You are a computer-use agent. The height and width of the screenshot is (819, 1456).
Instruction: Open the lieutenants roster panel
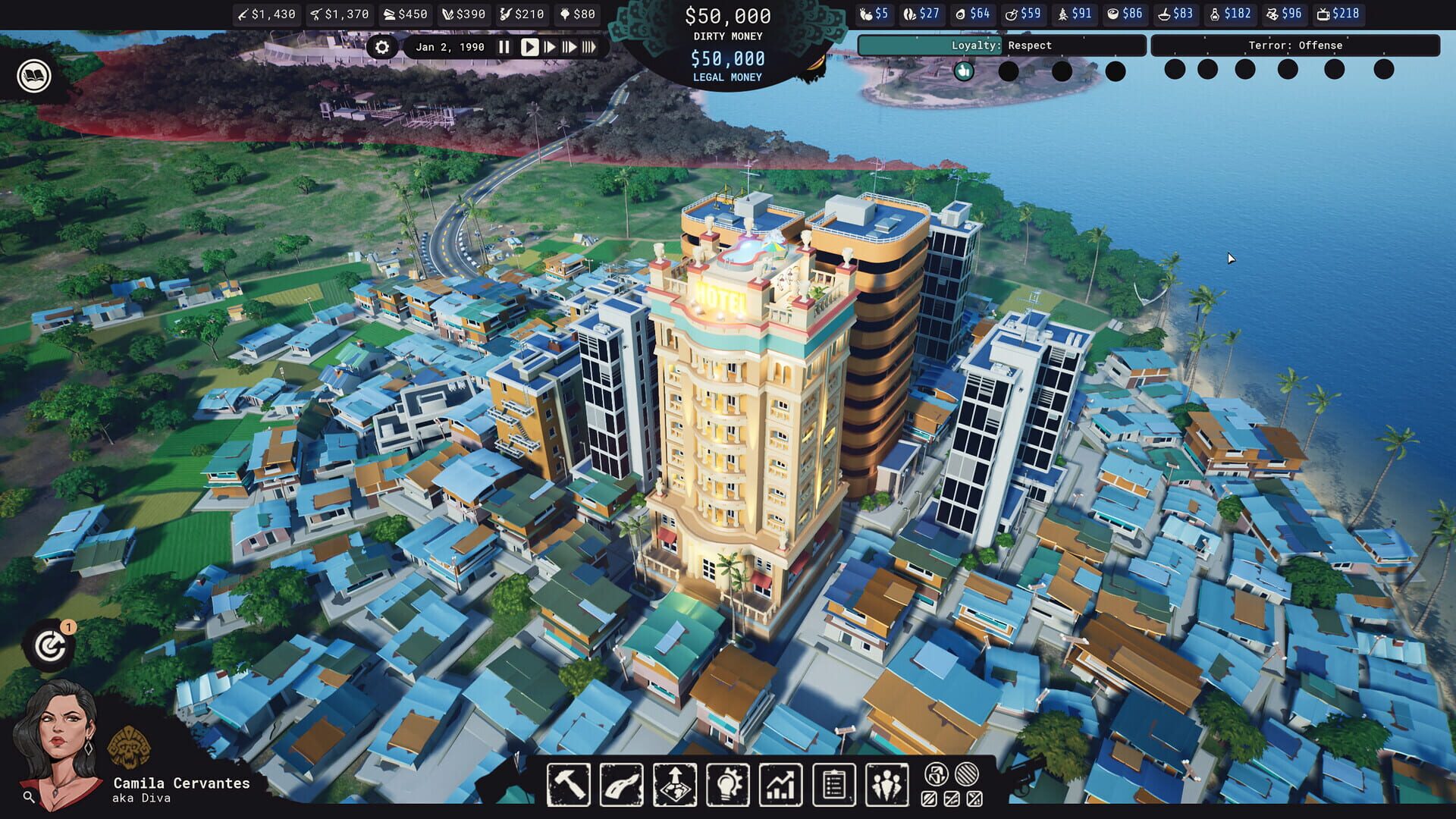(x=886, y=785)
